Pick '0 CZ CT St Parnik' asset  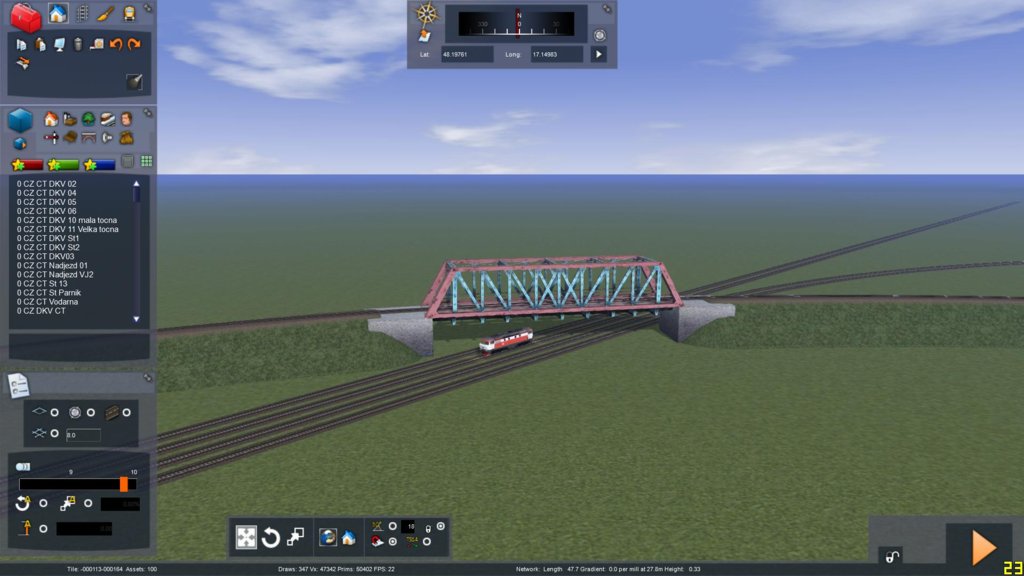coord(52,292)
